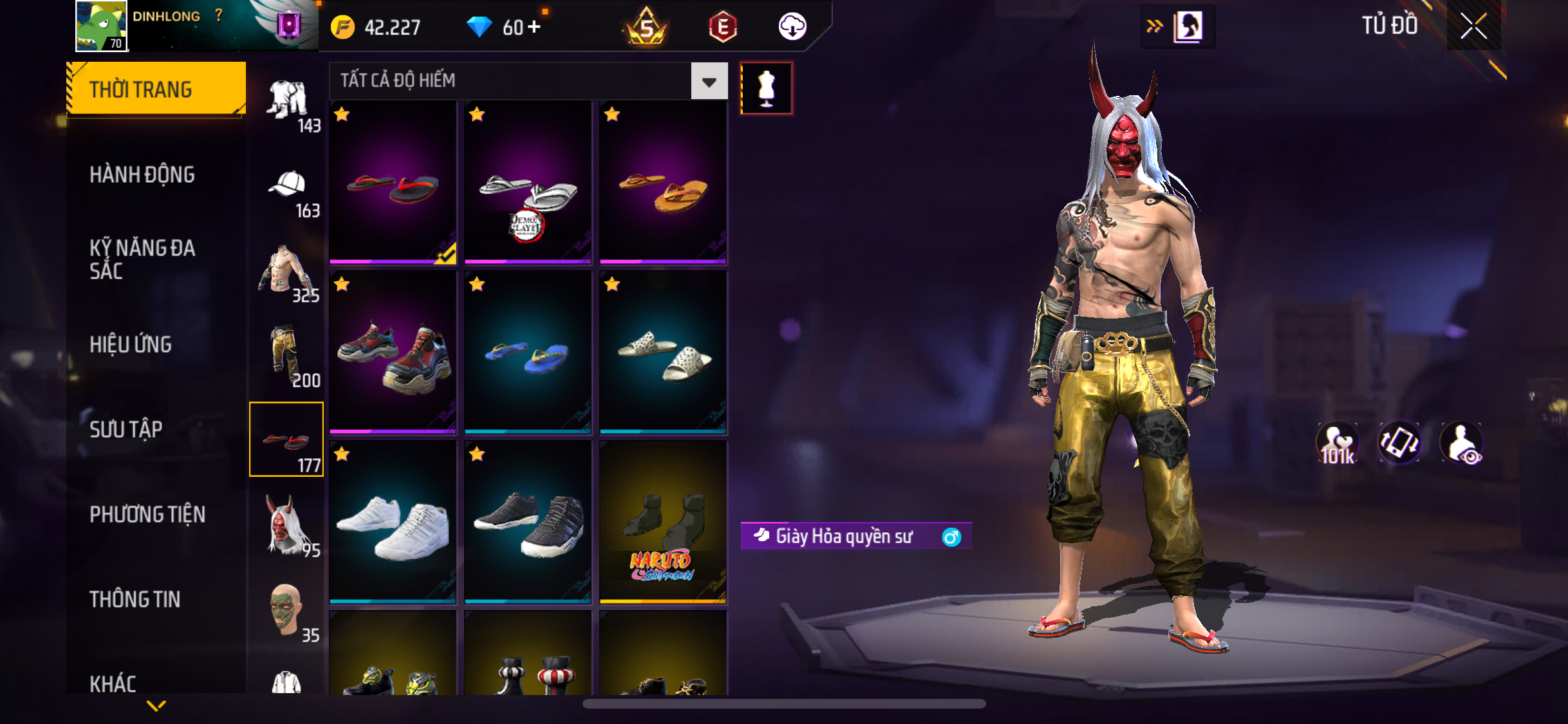
Task: Select the Hiệu Ứng category
Action: click(131, 344)
